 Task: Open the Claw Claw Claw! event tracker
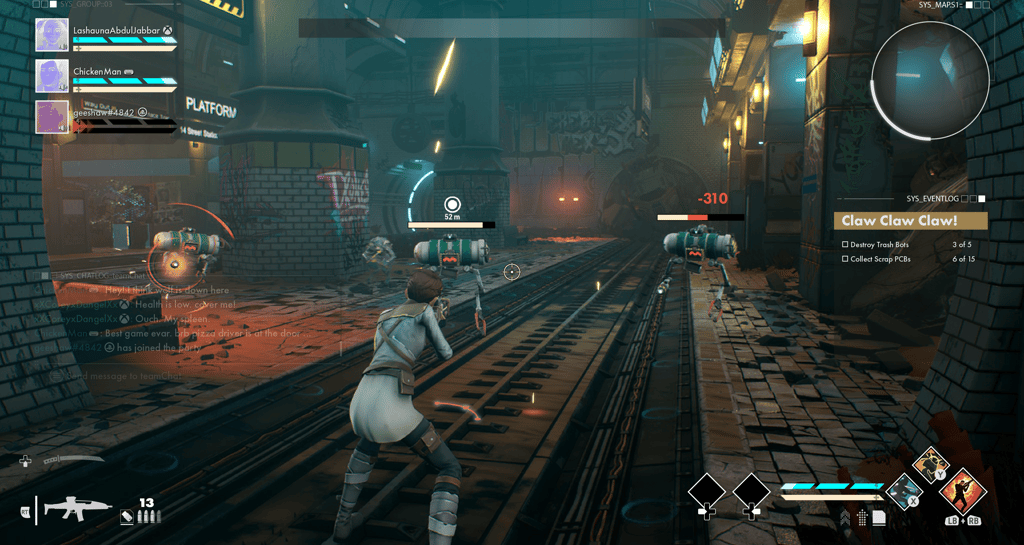coord(910,221)
